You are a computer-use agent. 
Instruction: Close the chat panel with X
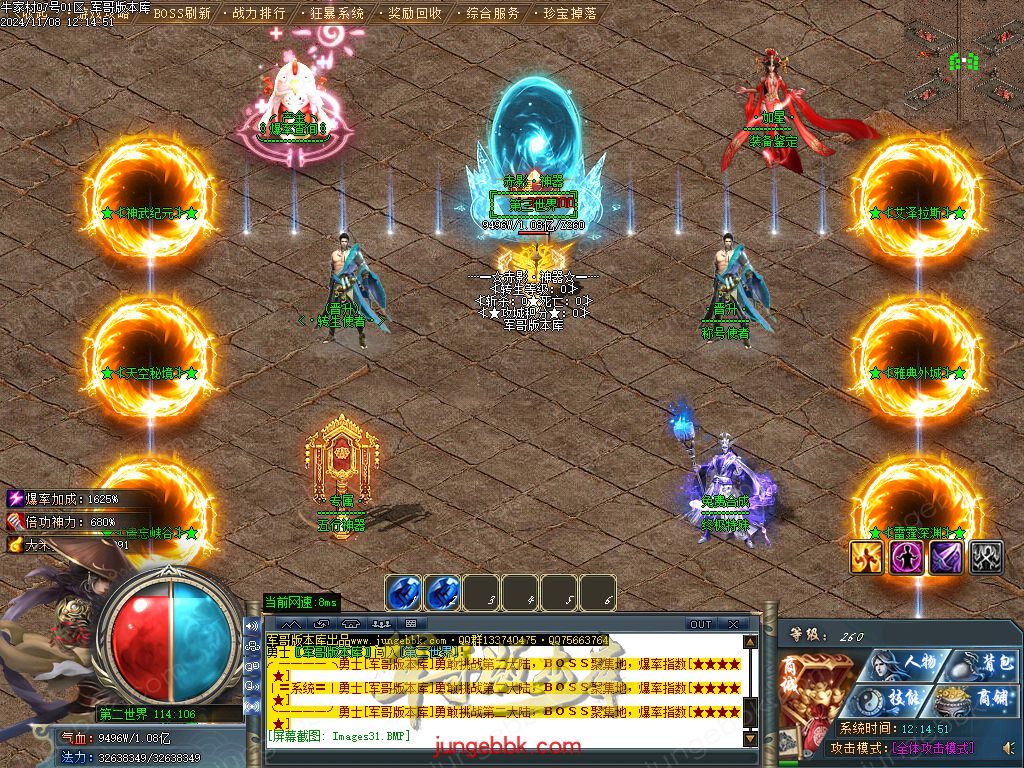(x=733, y=624)
